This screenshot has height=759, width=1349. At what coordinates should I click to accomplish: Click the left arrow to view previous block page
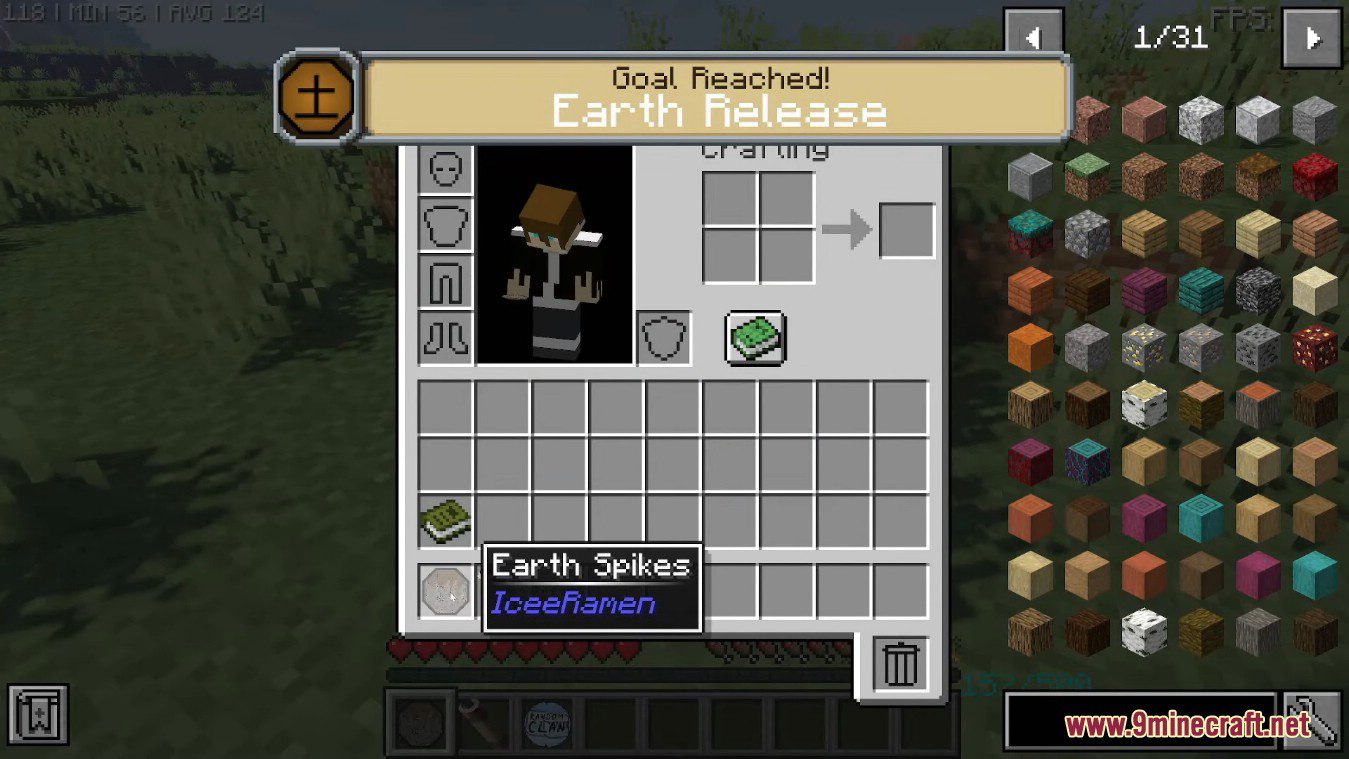click(1032, 38)
